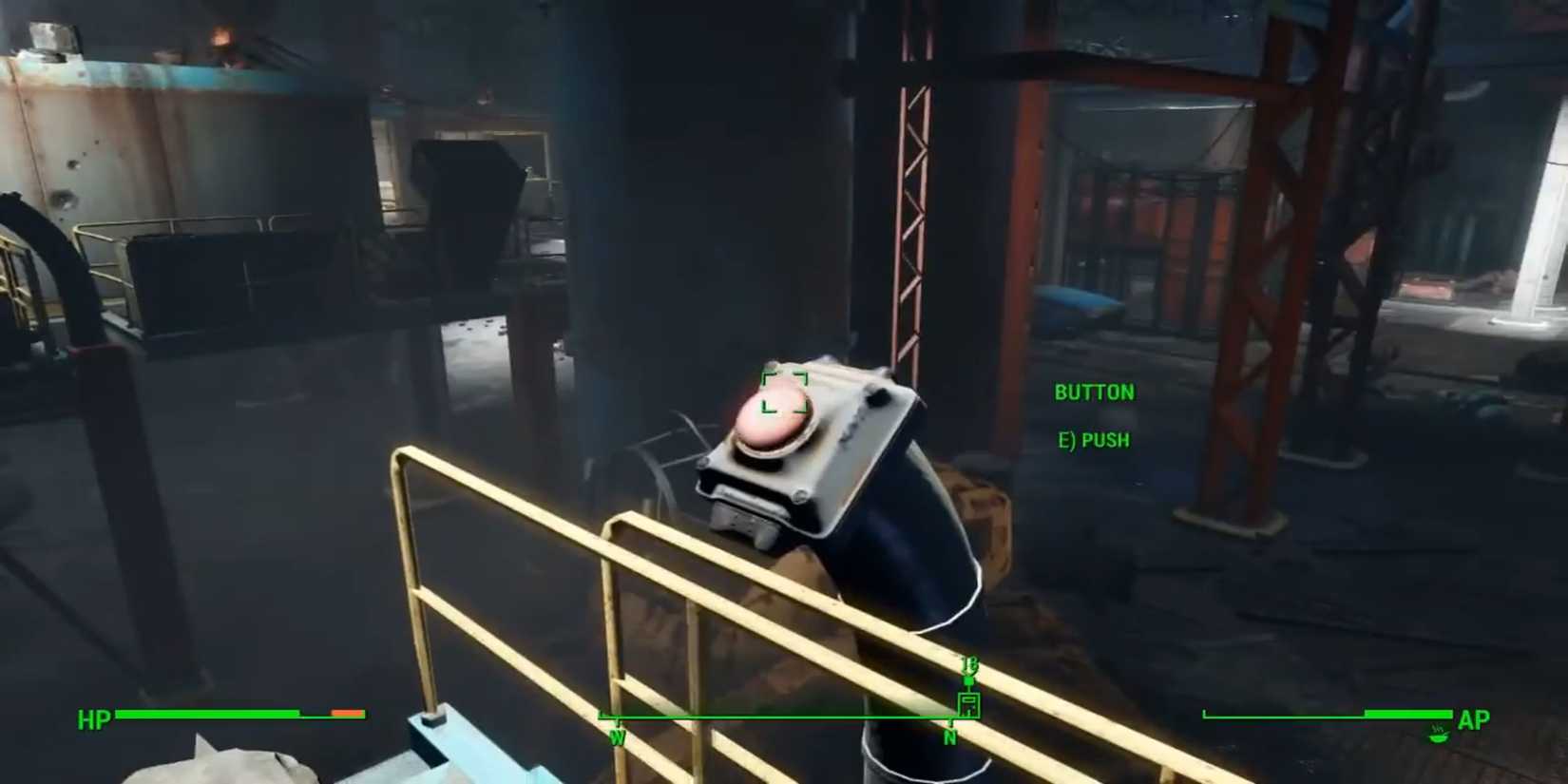
Task: Select the quest marker icon on the compass
Action: point(967,680)
